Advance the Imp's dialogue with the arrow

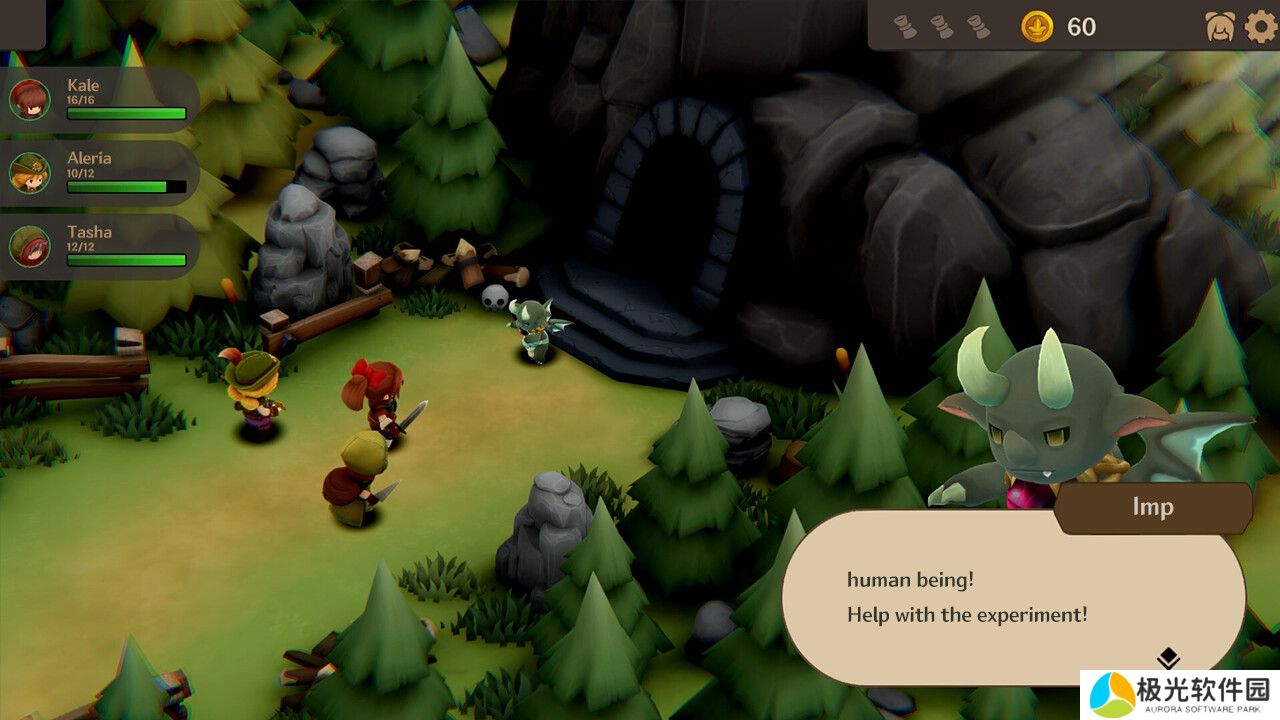click(1169, 659)
